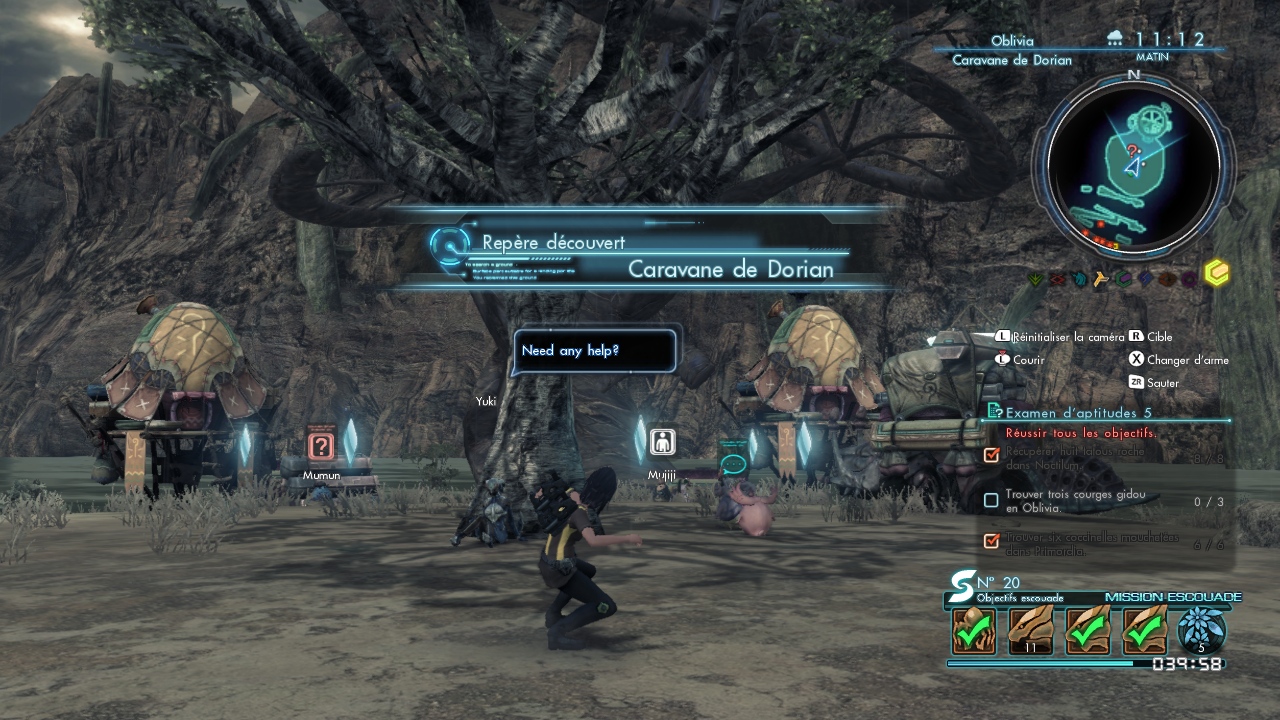Select Mumun's red question mark quest marker

(x=320, y=446)
